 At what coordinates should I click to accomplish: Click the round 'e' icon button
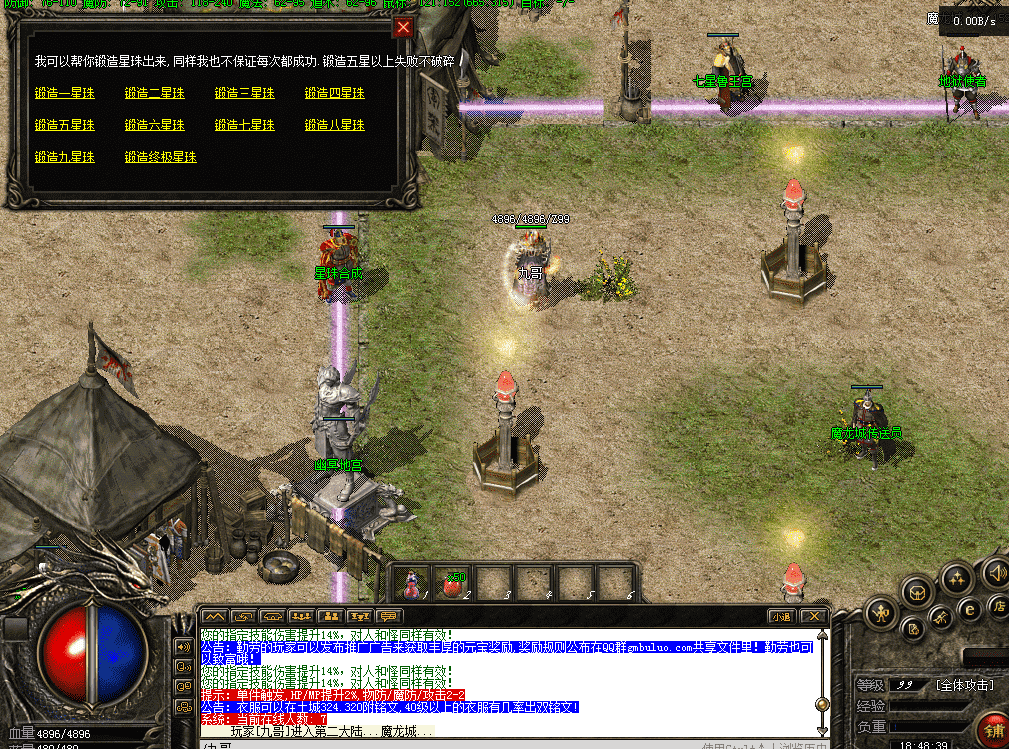click(x=968, y=609)
